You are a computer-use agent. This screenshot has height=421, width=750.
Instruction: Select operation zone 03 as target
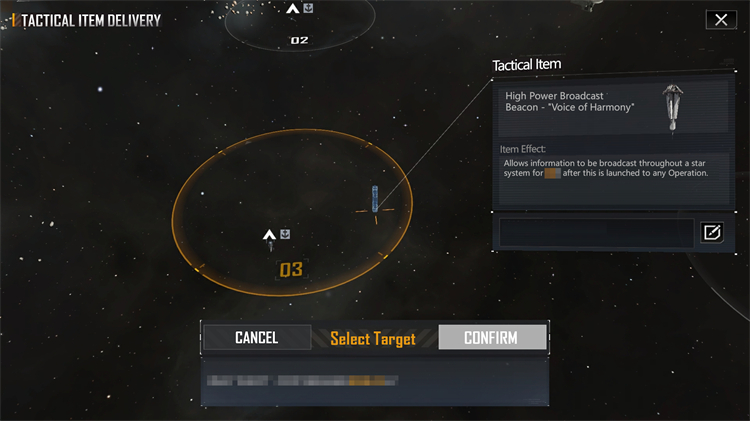click(x=290, y=269)
